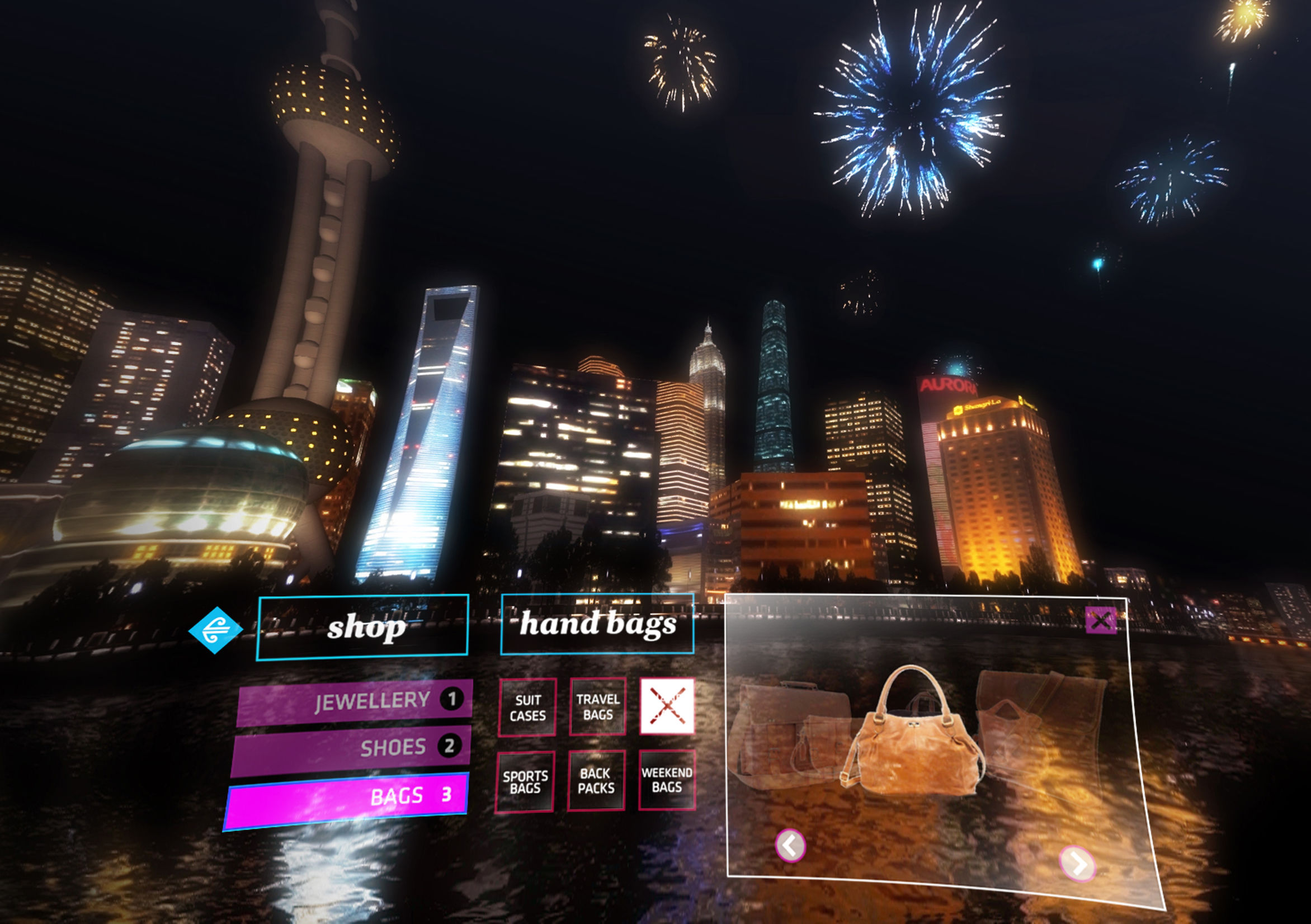This screenshot has height=924, width=1311.
Task: Show the next handbag with right arrow
Action: [1077, 864]
